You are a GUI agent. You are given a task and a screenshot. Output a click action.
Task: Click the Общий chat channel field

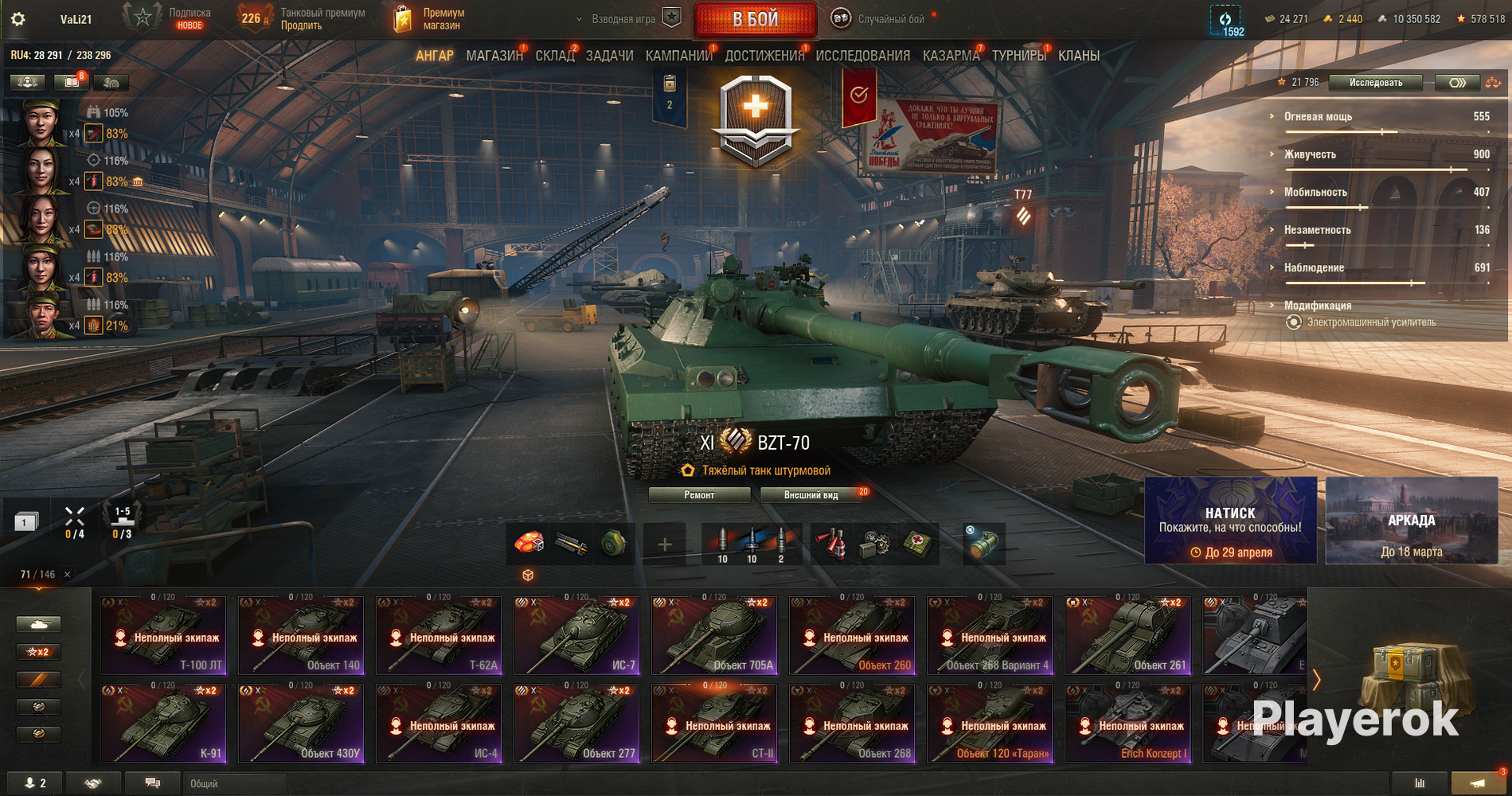click(x=234, y=783)
